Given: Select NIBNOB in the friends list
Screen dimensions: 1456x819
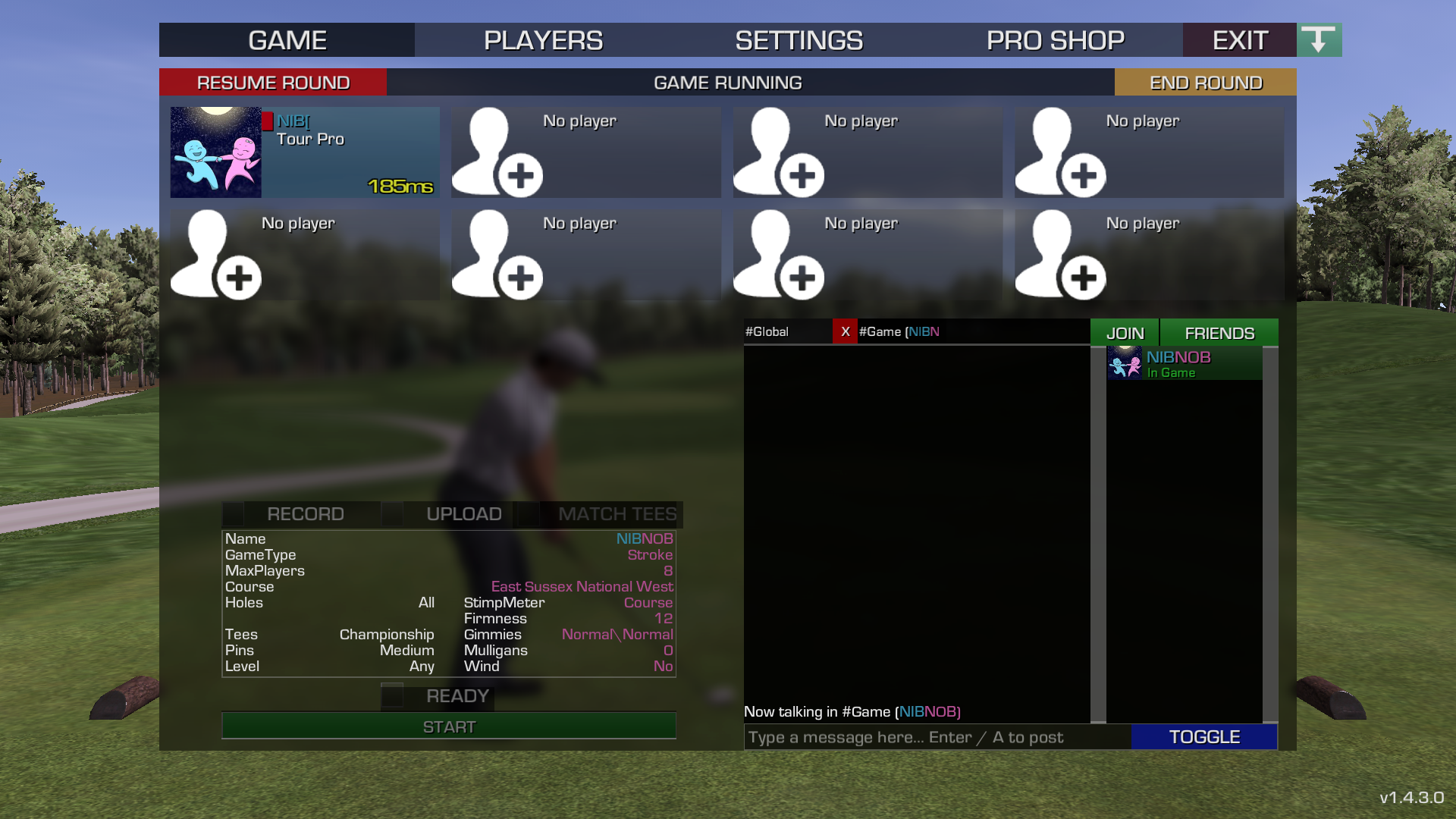Looking at the screenshot, I should 1184,364.
